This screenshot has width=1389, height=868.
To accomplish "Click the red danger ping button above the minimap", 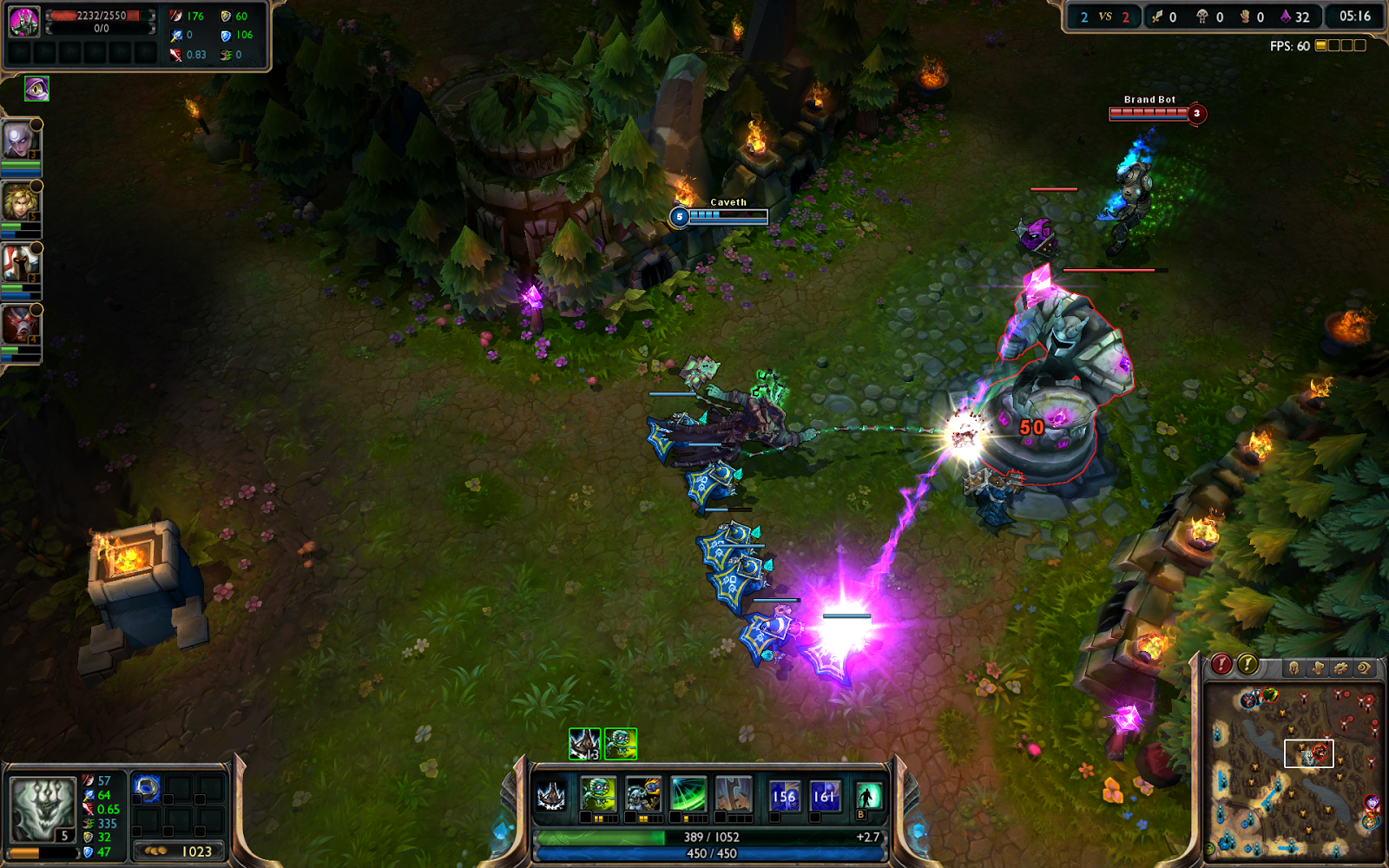I will pyautogui.click(x=1221, y=666).
